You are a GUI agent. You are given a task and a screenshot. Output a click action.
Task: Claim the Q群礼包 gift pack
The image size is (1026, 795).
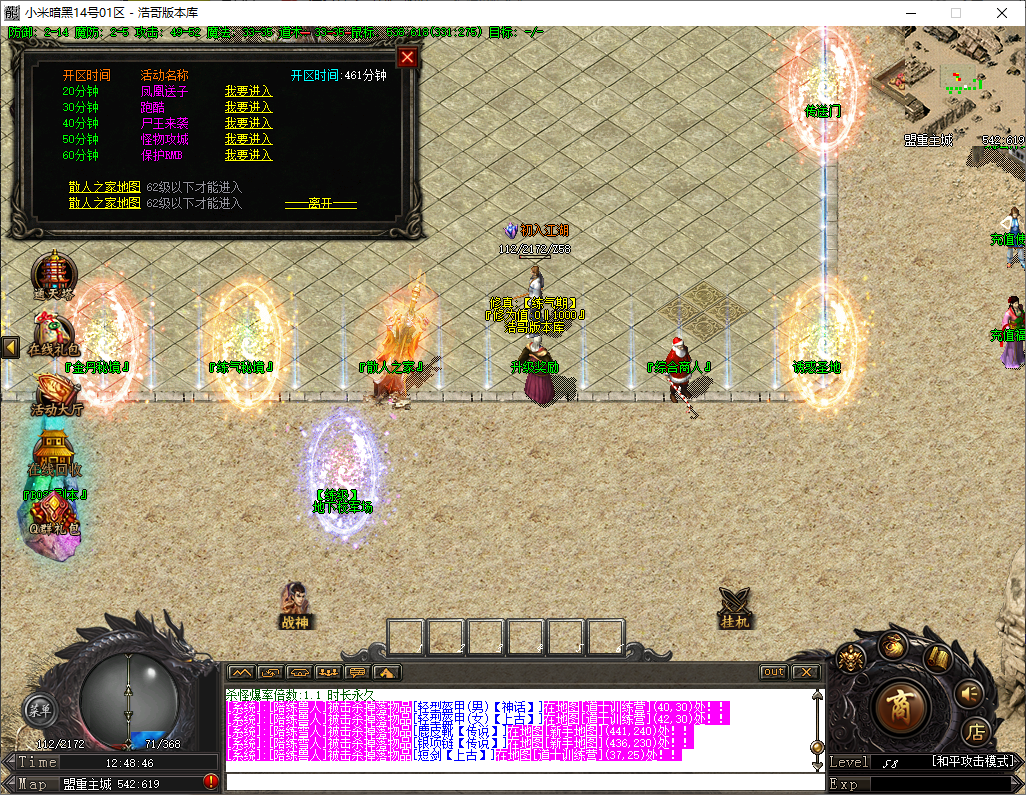coord(53,515)
